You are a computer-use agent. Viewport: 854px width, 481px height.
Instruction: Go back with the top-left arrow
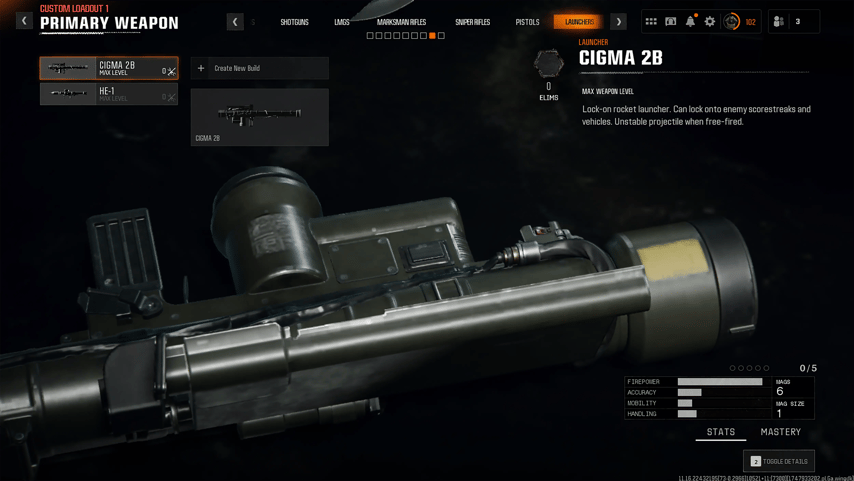point(24,21)
